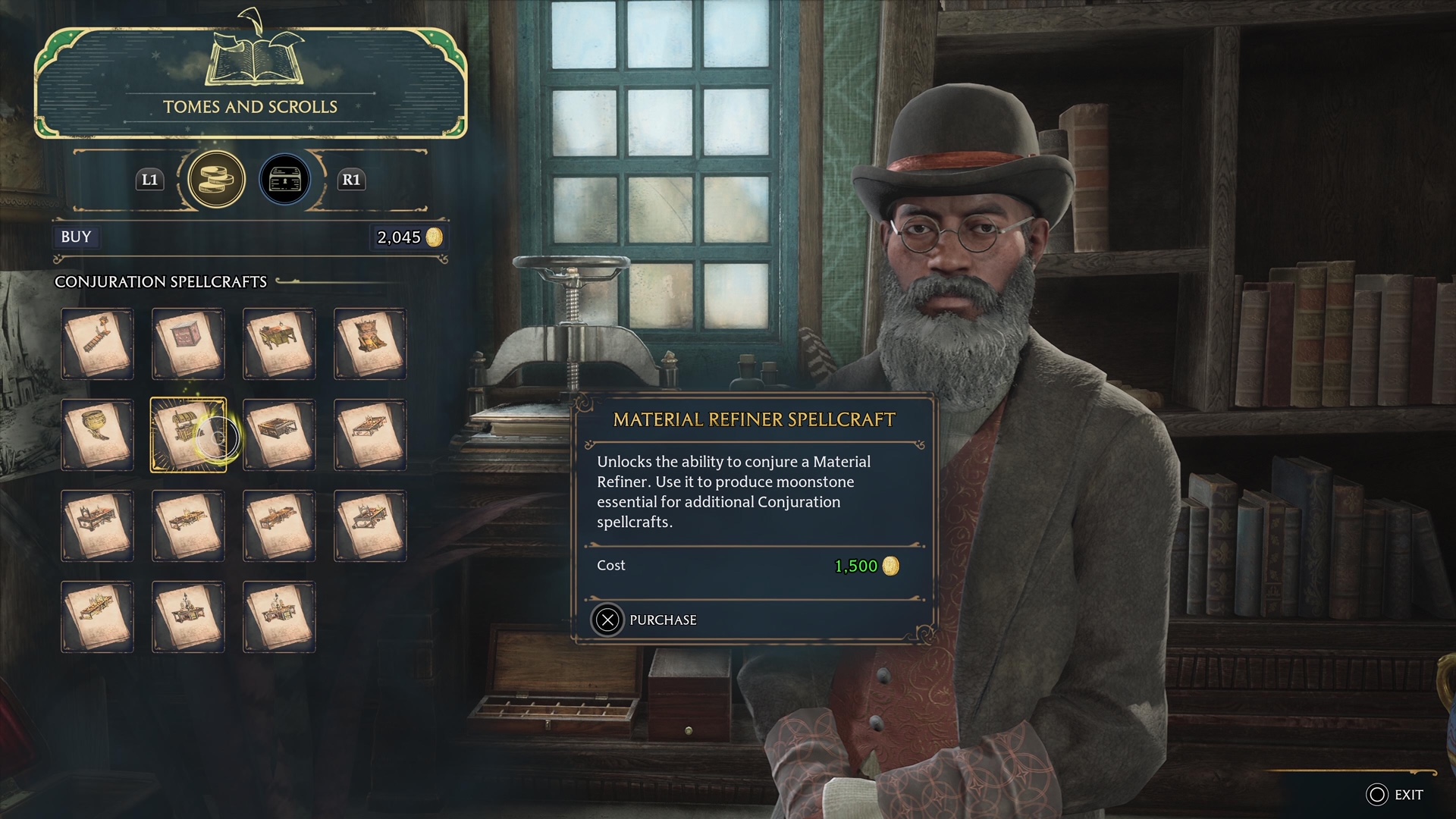This screenshot has height=819, width=1456.
Task: Switch to the coin-stack Buy tab
Action: (x=216, y=180)
